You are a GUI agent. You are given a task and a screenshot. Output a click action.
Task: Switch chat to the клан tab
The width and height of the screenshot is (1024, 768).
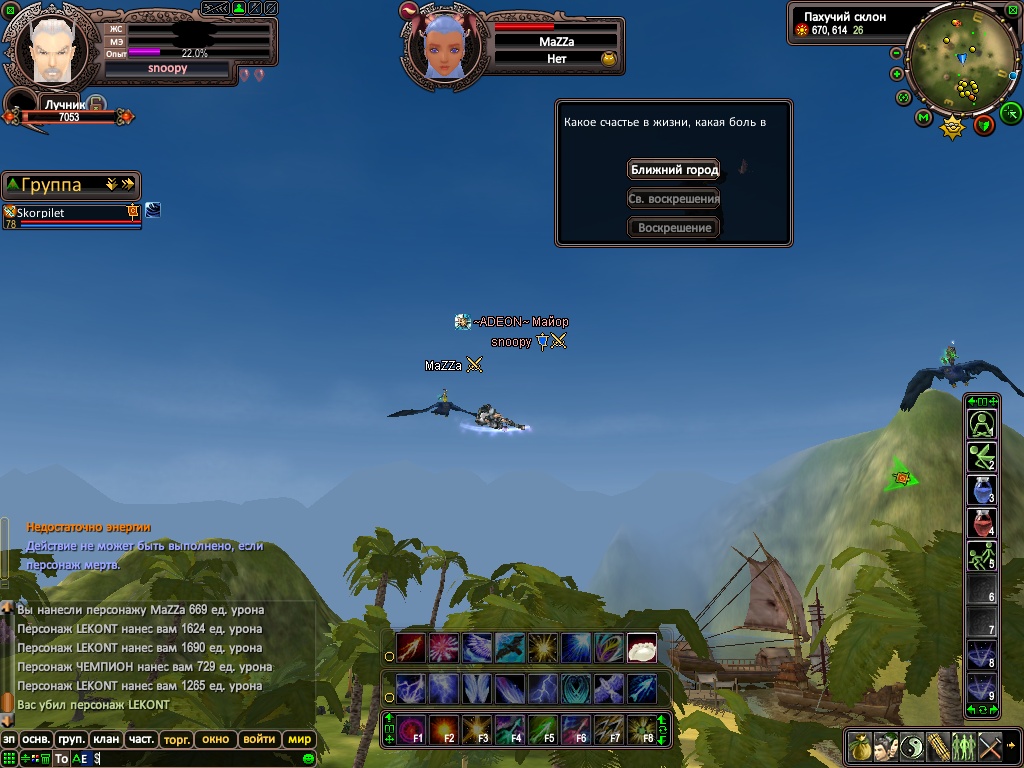tap(105, 740)
